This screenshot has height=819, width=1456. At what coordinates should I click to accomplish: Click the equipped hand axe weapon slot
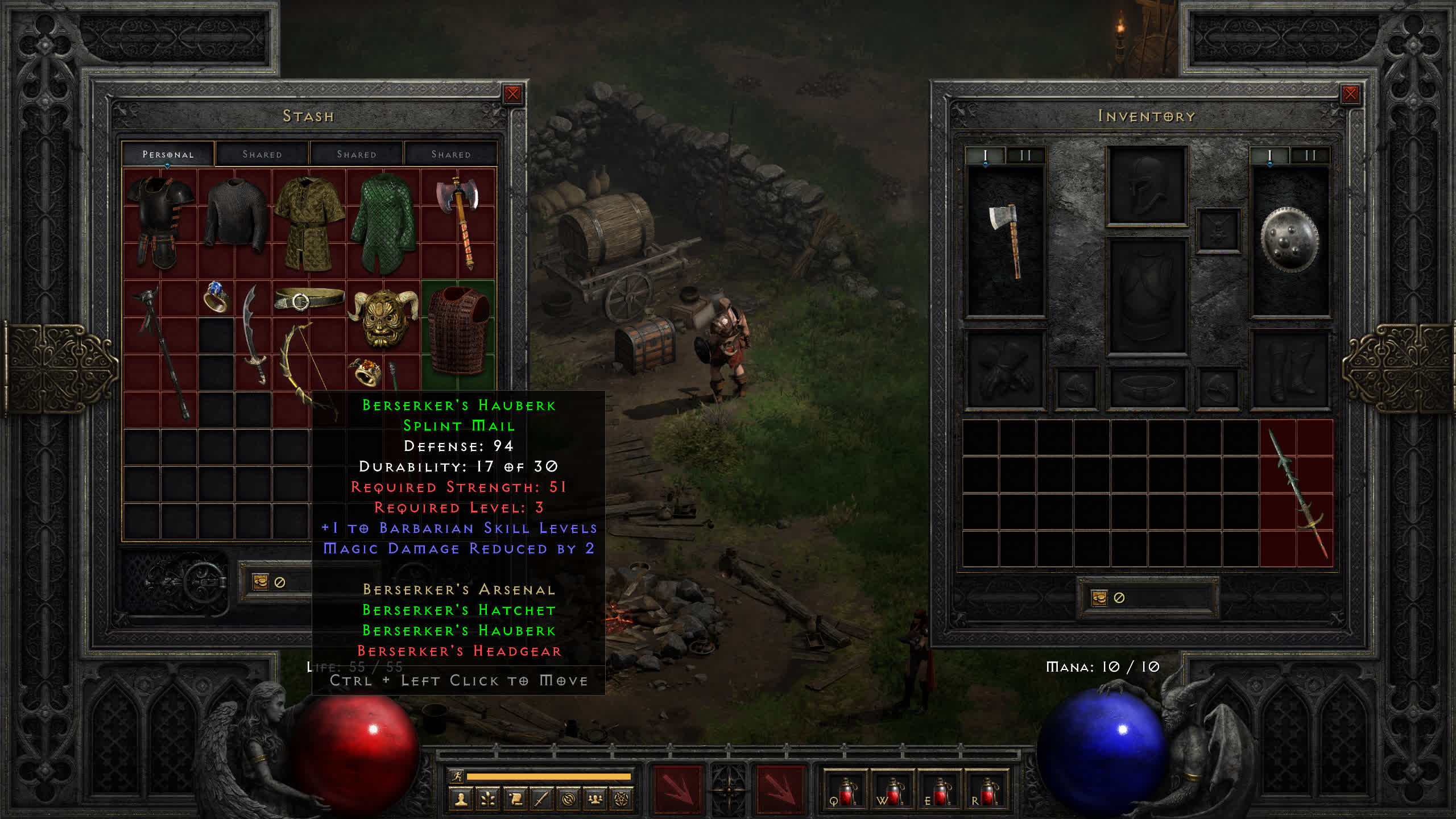tap(1006, 240)
